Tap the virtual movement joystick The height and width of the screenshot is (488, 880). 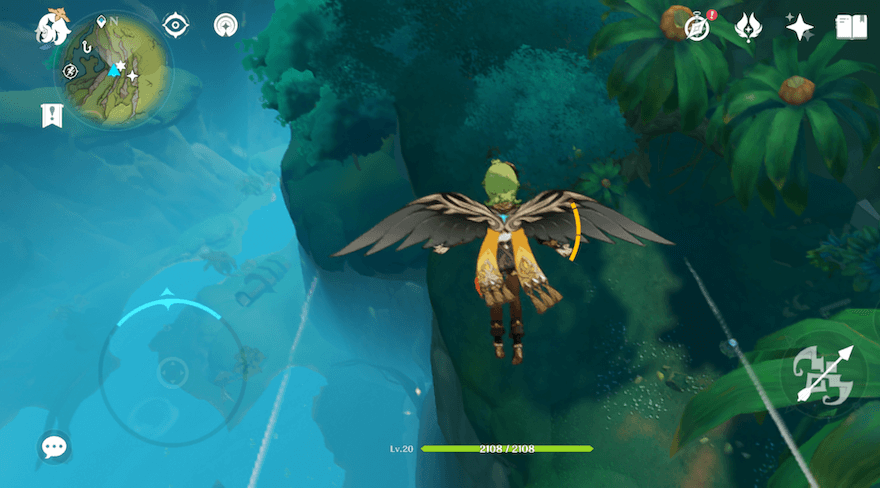pyautogui.click(x=172, y=372)
